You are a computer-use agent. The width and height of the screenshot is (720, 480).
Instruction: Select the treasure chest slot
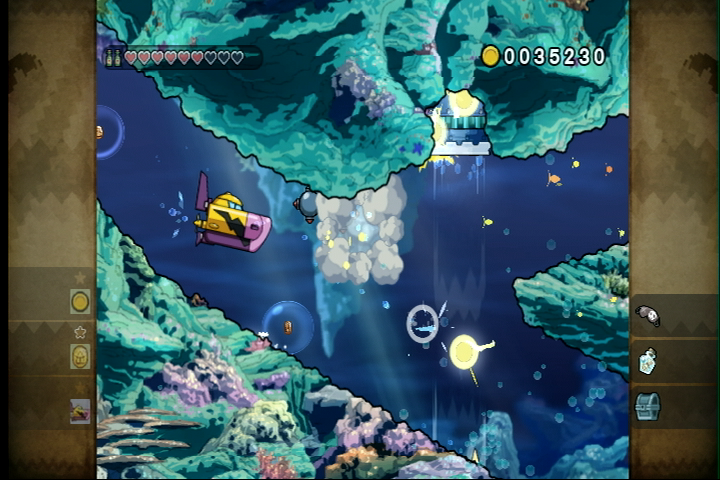point(647,406)
